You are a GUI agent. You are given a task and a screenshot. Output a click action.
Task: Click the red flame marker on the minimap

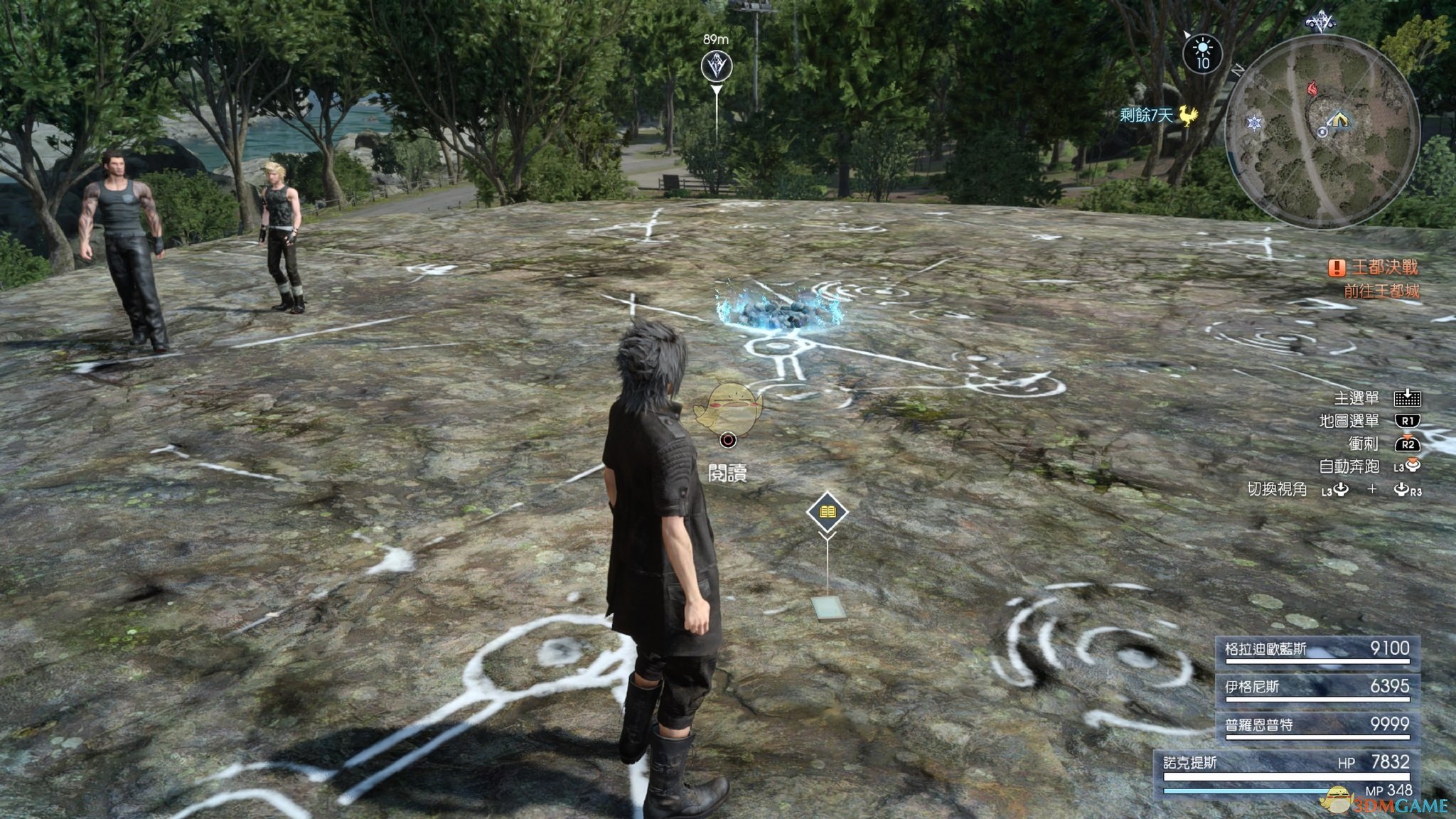1312,89
